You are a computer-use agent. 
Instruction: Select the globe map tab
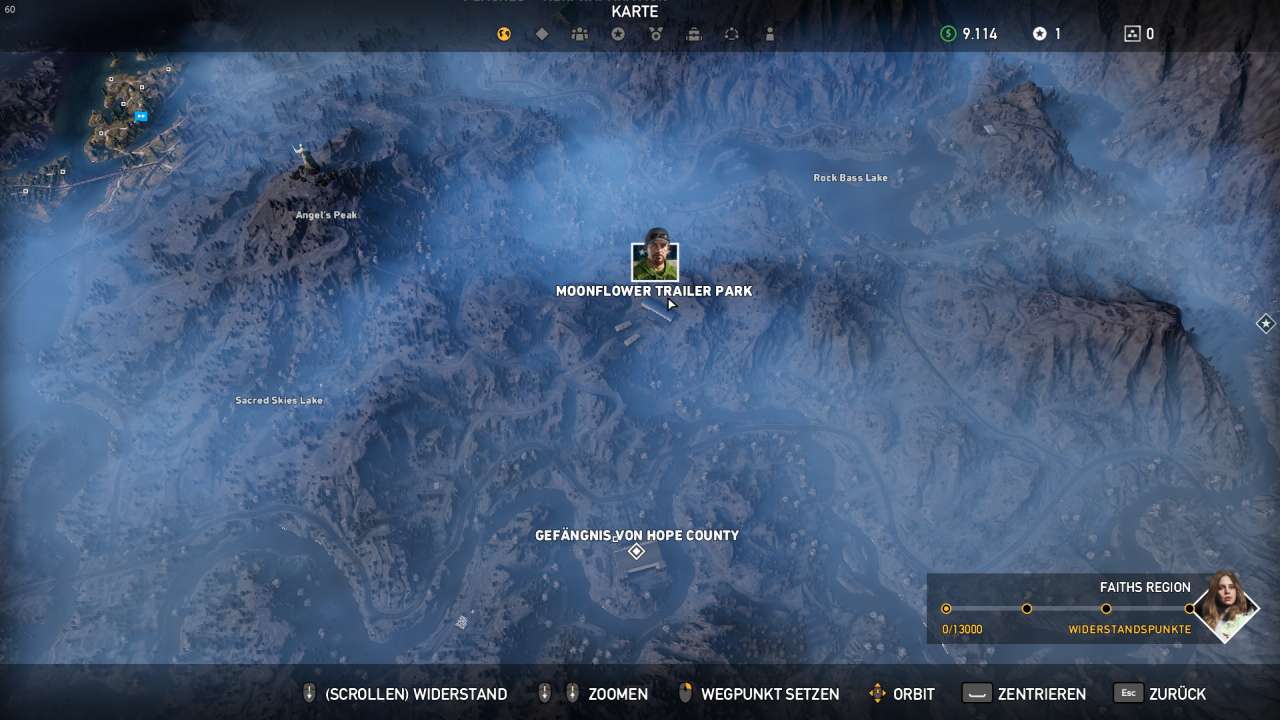(x=504, y=34)
